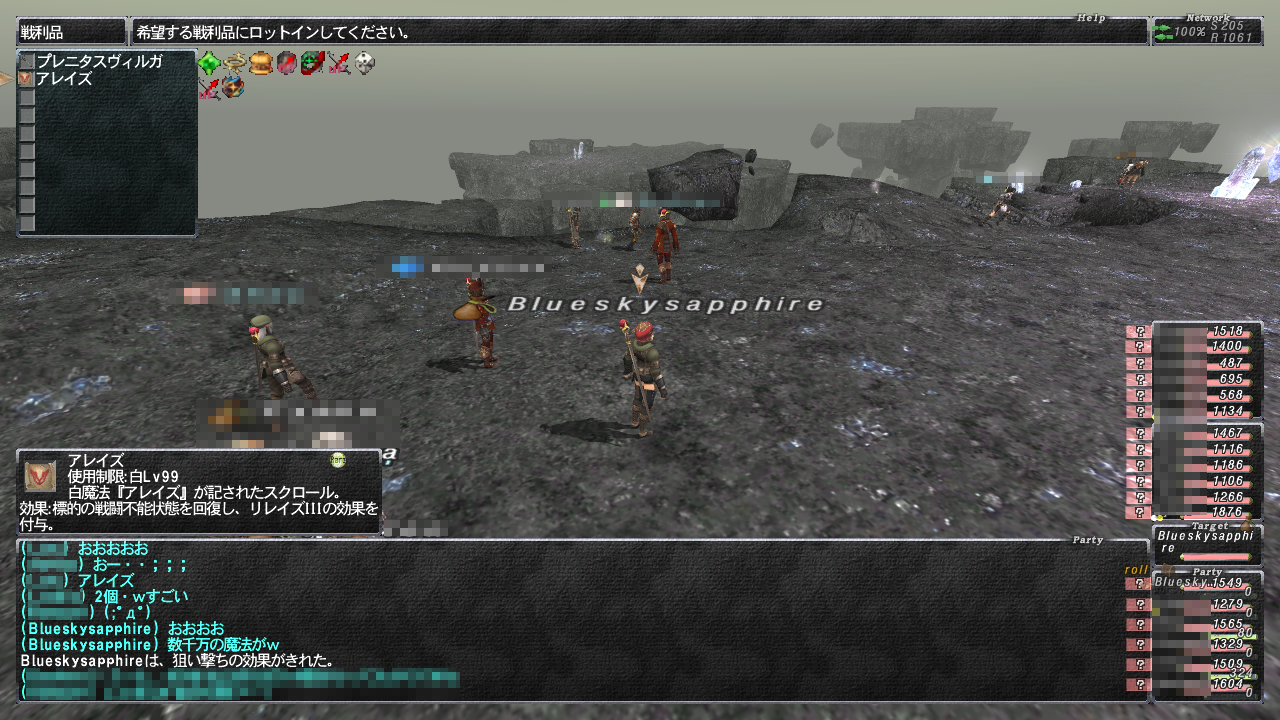Click the green crosshair status icon
The width and height of the screenshot is (1280, 720).
click(x=313, y=64)
